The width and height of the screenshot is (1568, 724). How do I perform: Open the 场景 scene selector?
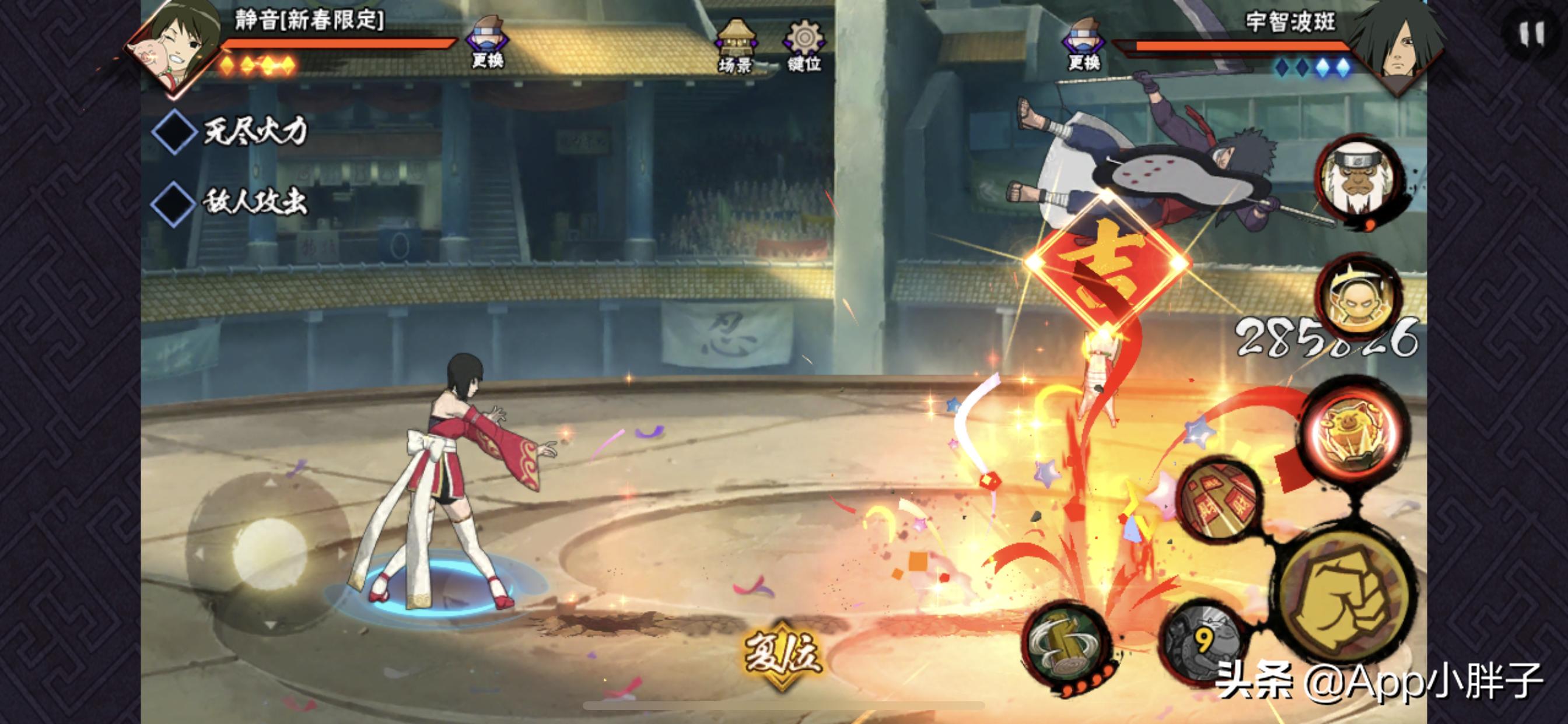pos(736,46)
